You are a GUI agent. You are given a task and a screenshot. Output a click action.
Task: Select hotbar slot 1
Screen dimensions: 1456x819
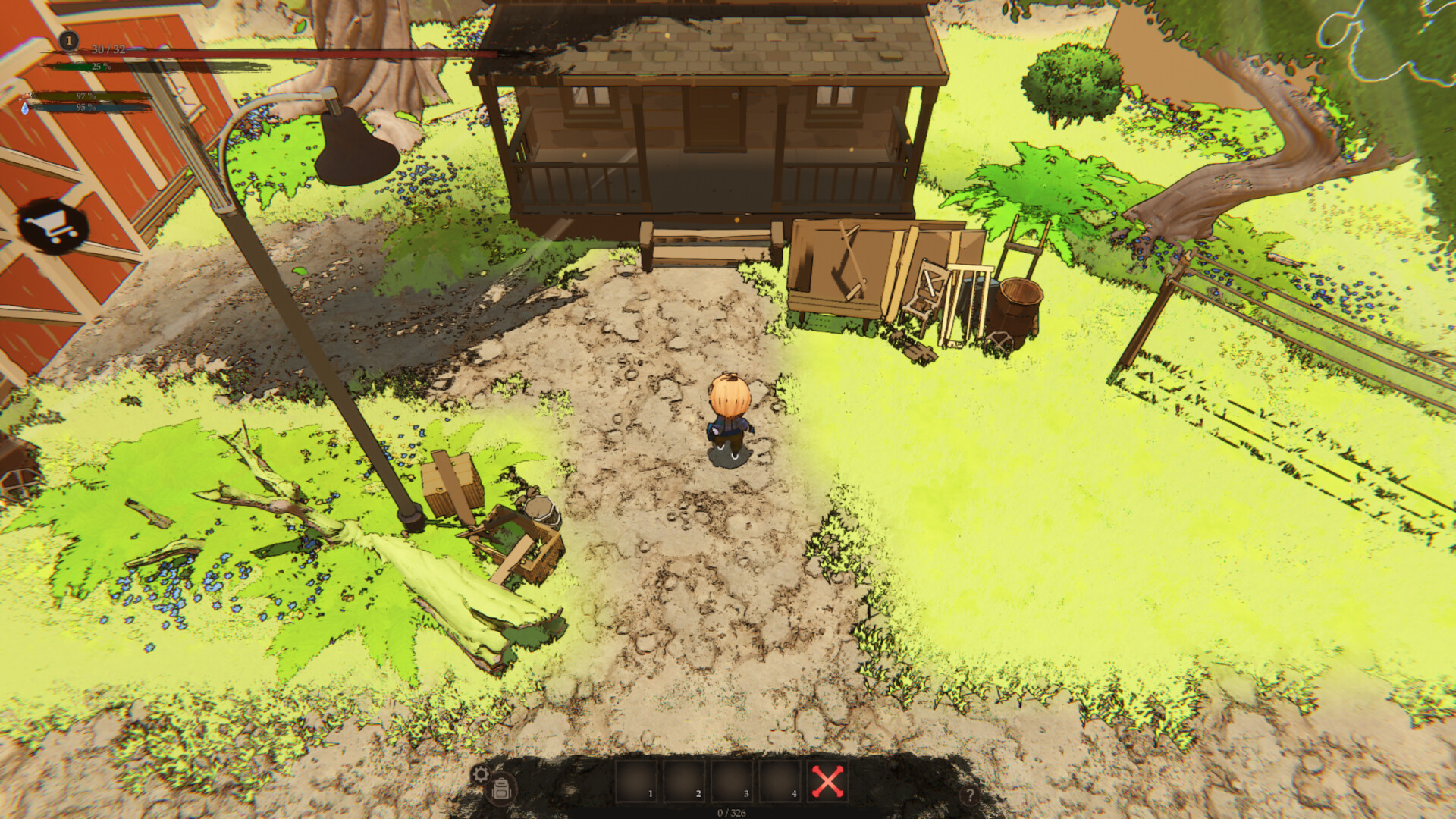pyautogui.click(x=636, y=780)
